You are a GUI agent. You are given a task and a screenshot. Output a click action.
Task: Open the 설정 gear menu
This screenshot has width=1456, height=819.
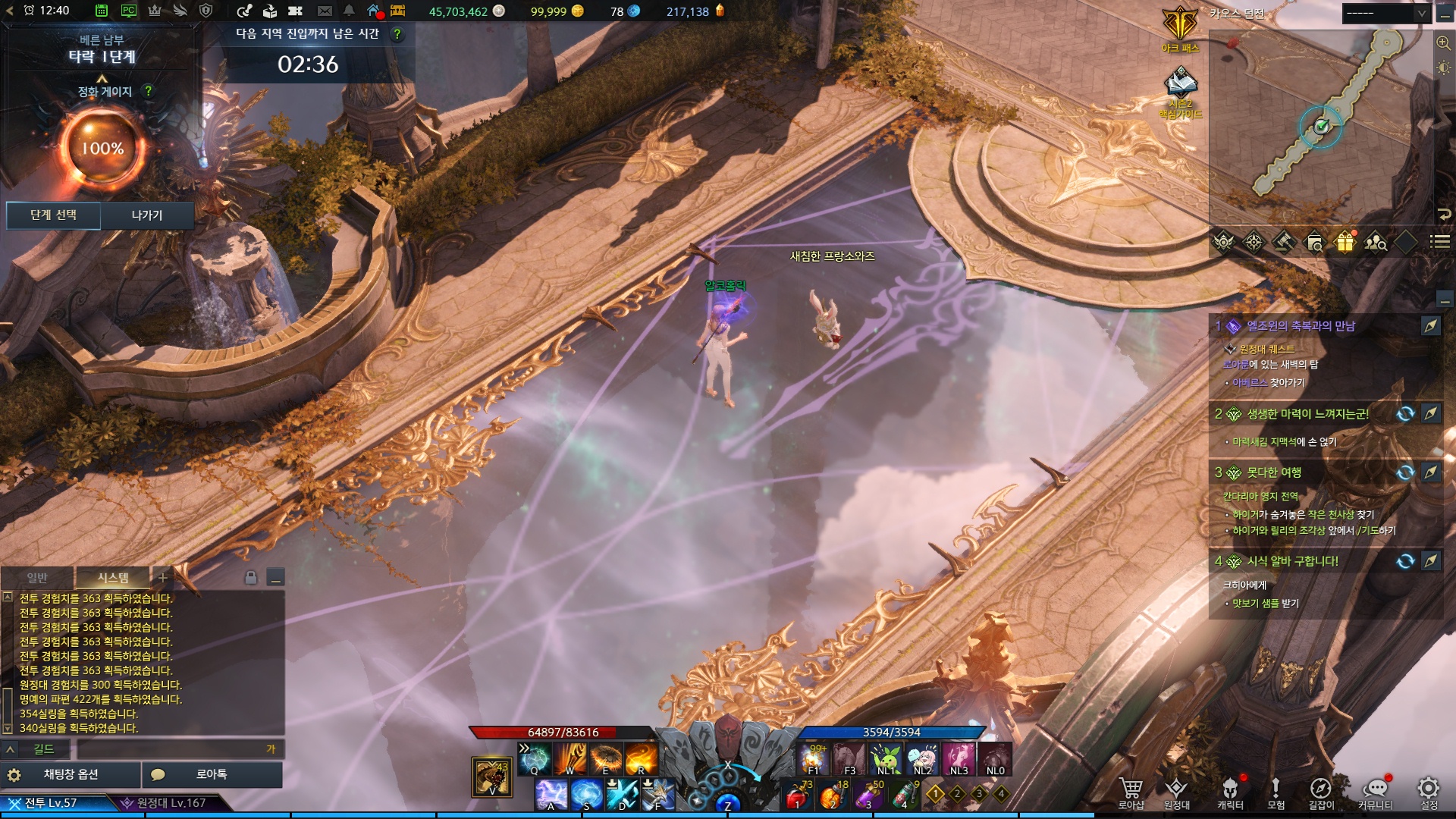pyautogui.click(x=1429, y=792)
